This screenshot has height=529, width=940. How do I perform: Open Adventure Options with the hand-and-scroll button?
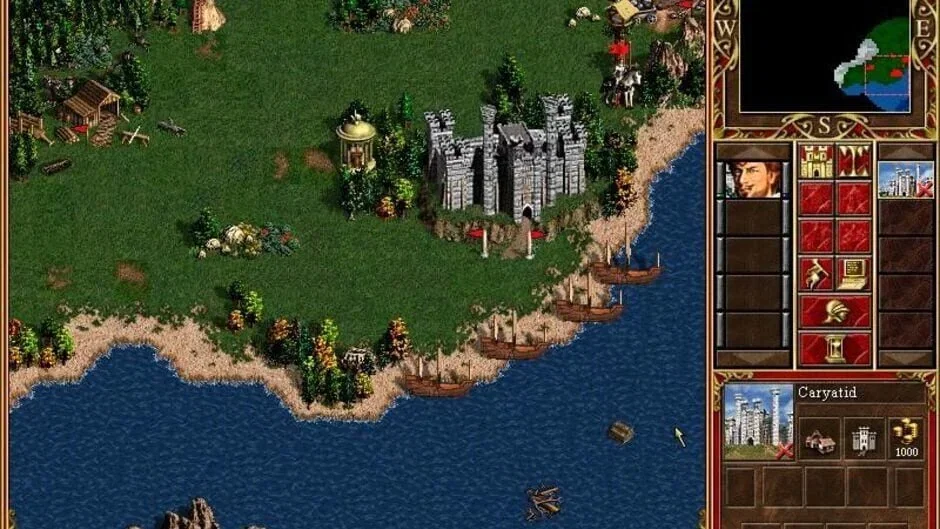[x=816, y=273]
